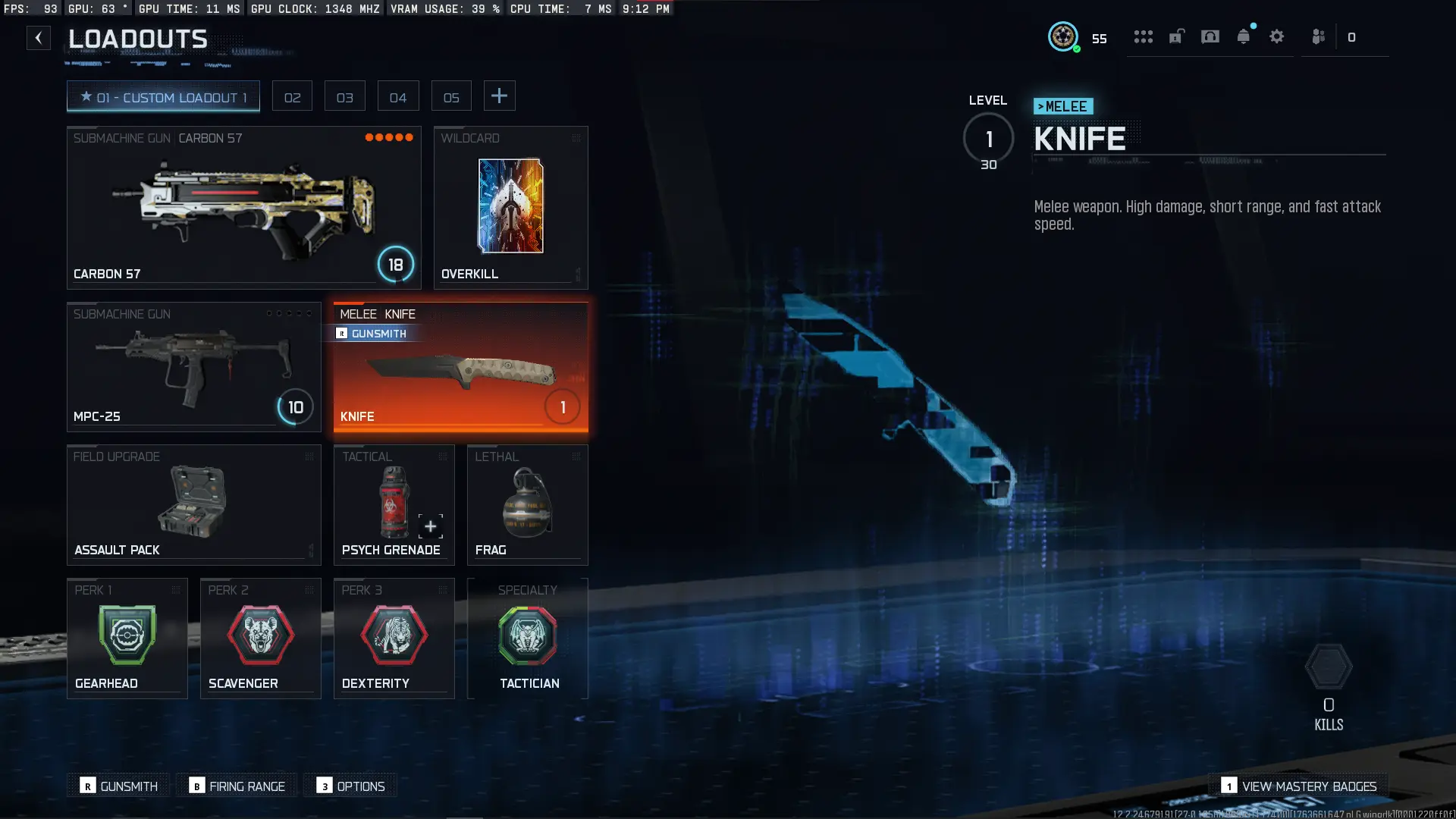Select the Gearhead perk icon

pos(127,637)
